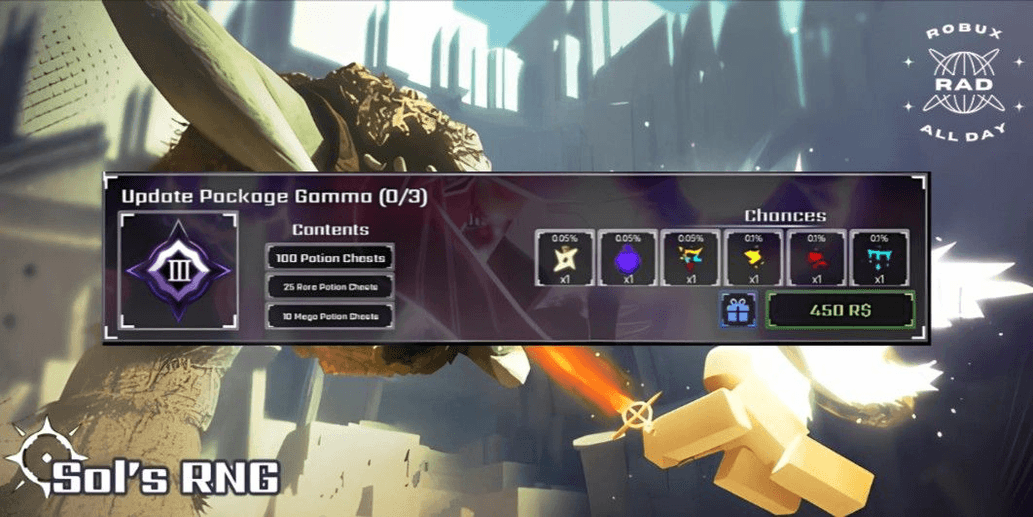Choose the red splash reward slot

pos(816,259)
